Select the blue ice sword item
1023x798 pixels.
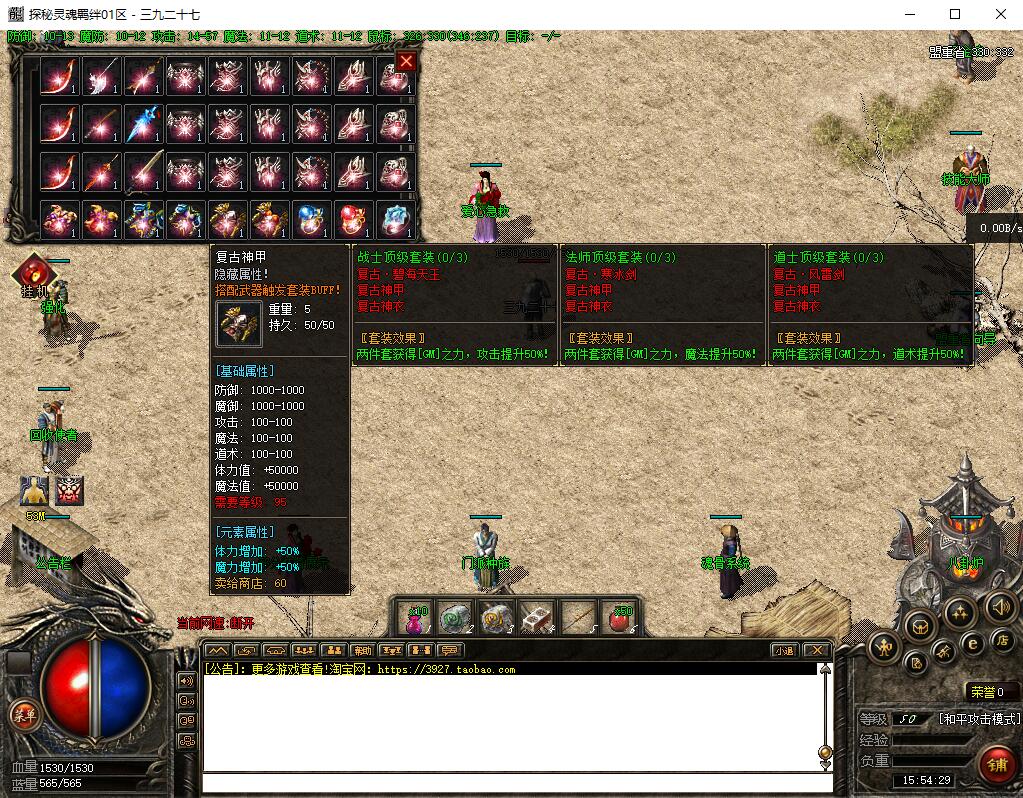point(143,123)
